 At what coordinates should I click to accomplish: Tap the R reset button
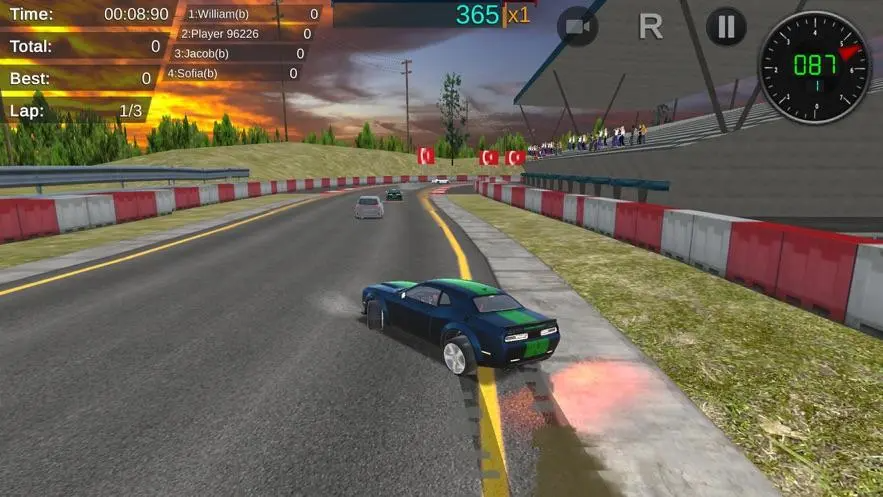click(651, 27)
